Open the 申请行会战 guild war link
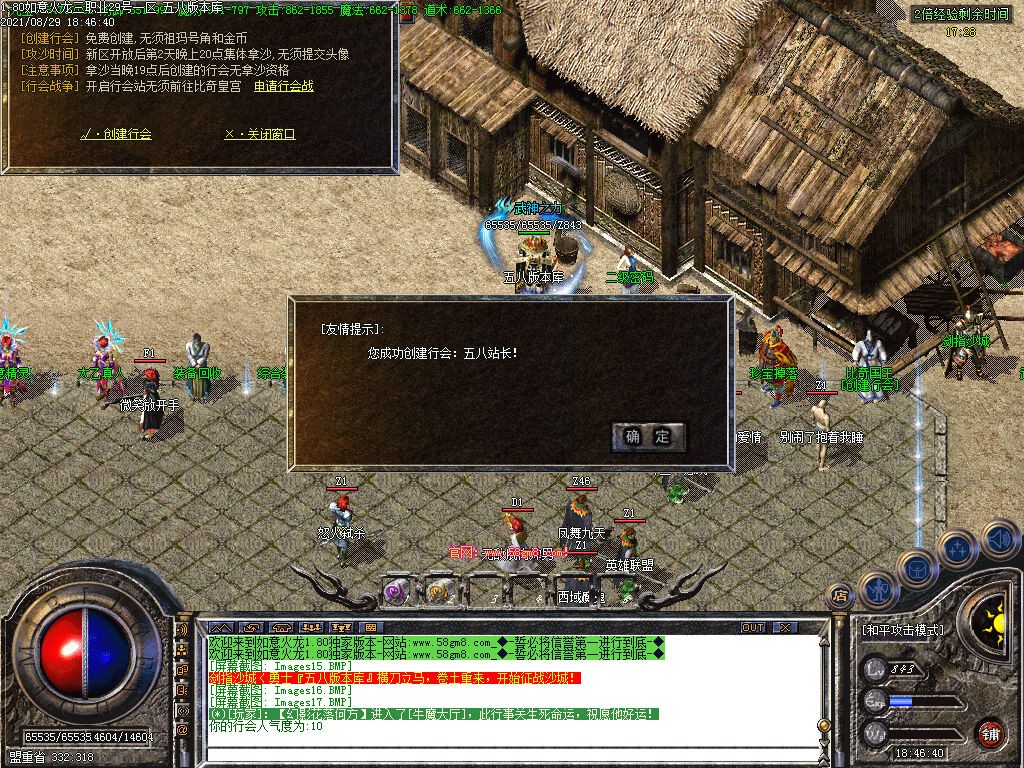 point(283,86)
